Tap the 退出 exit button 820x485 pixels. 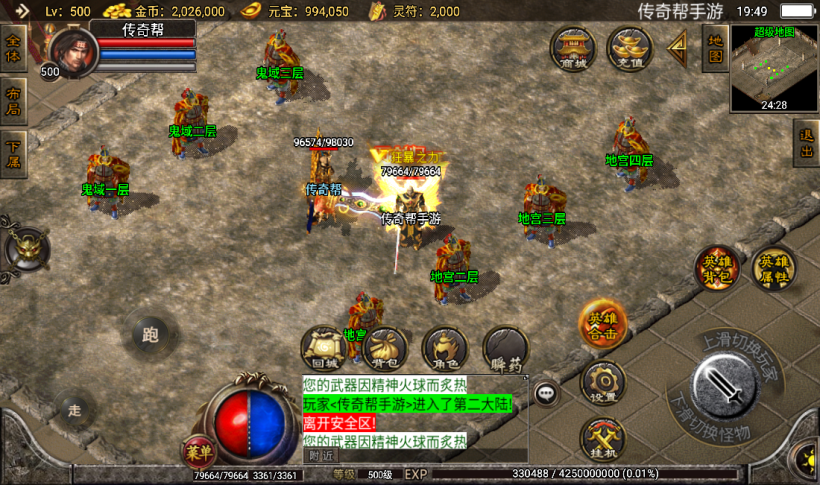[x=806, y=145]
